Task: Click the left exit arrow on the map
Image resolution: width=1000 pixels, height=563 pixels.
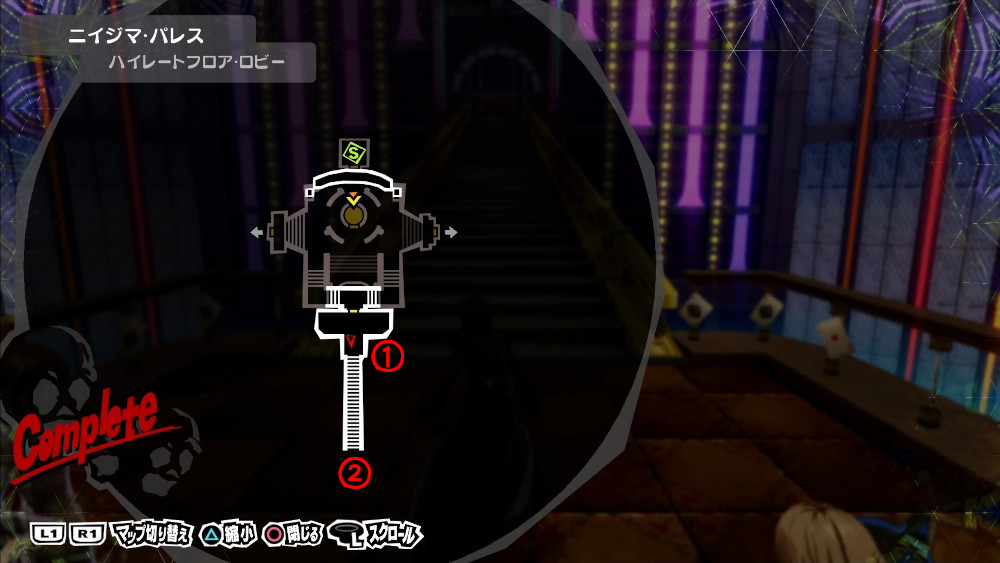Action: 258,233
